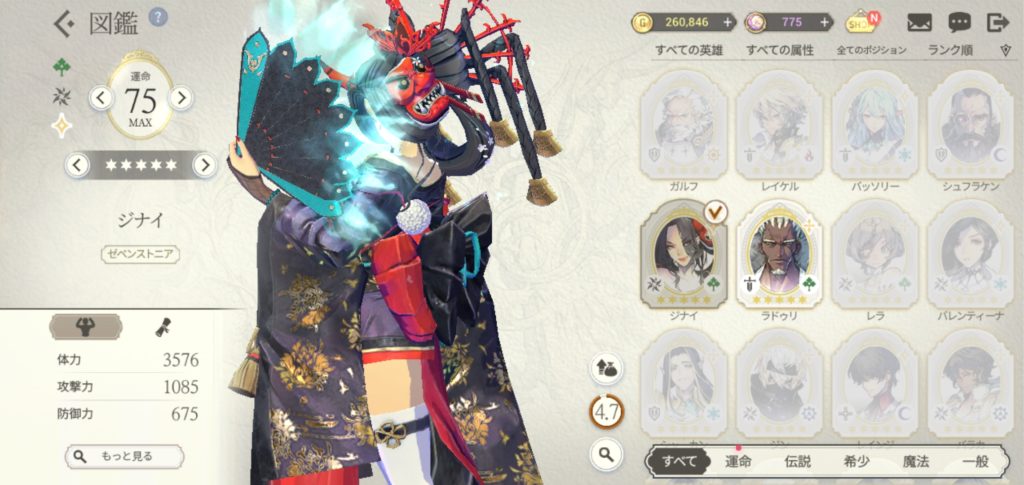
Task: Open the 全てのポジション filter
Action: pyautogui.click(x=871, y=49)
